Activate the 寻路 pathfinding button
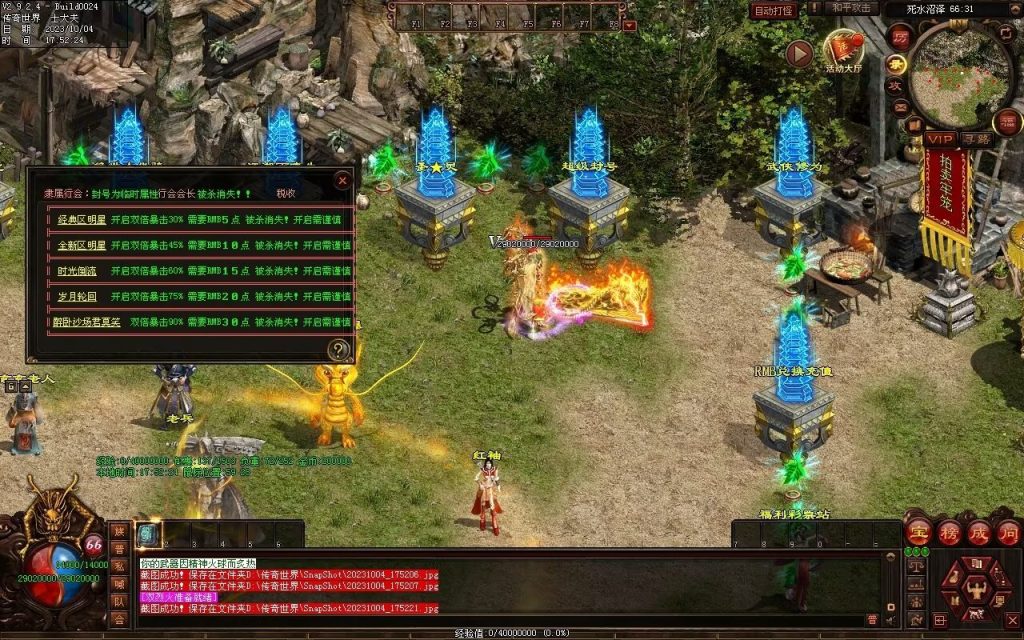The width and height of the screenshot is (1024, 640). click(975, 139)
